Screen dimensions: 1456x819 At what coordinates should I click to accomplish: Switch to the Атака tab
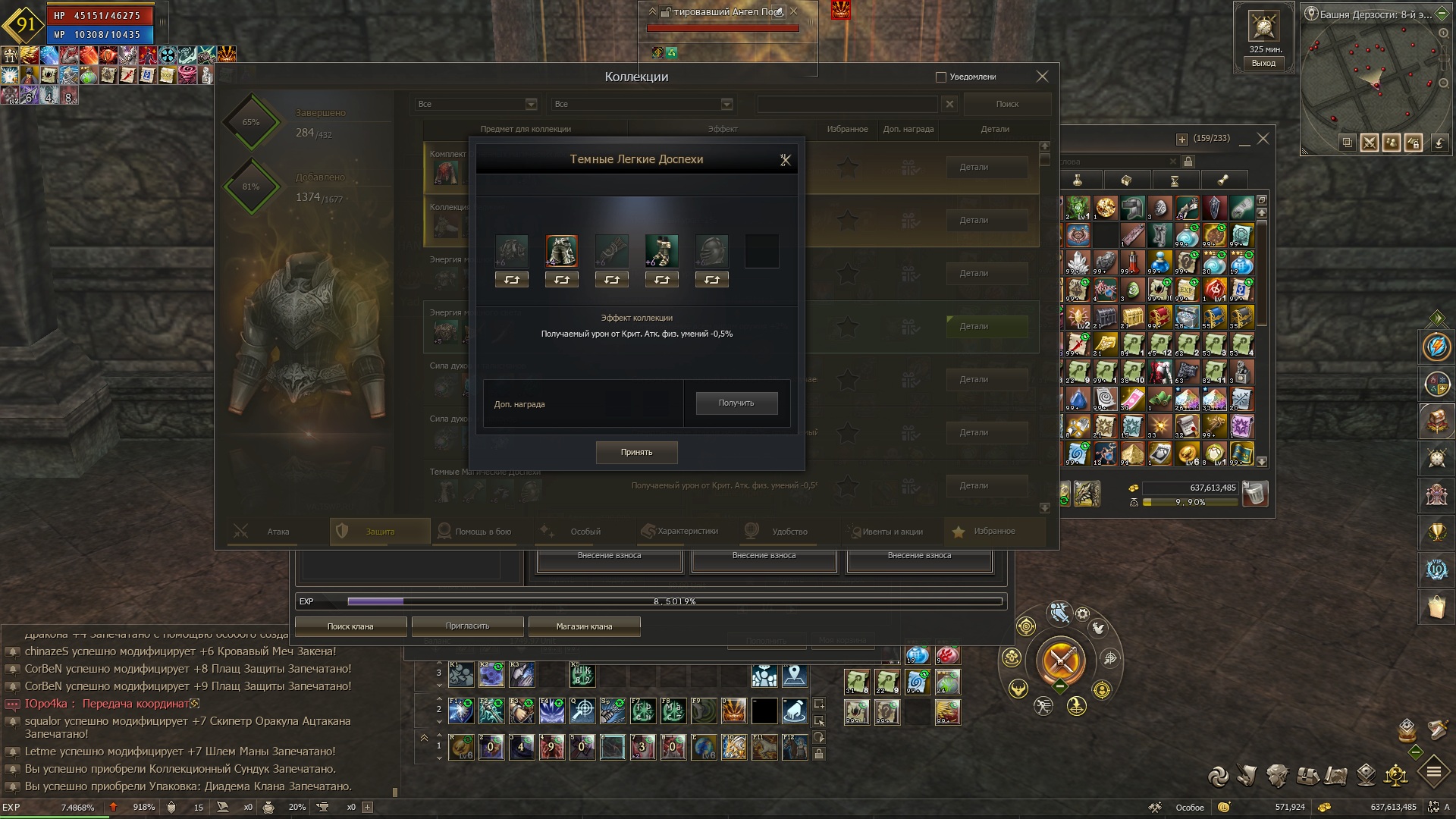(278, 532)
